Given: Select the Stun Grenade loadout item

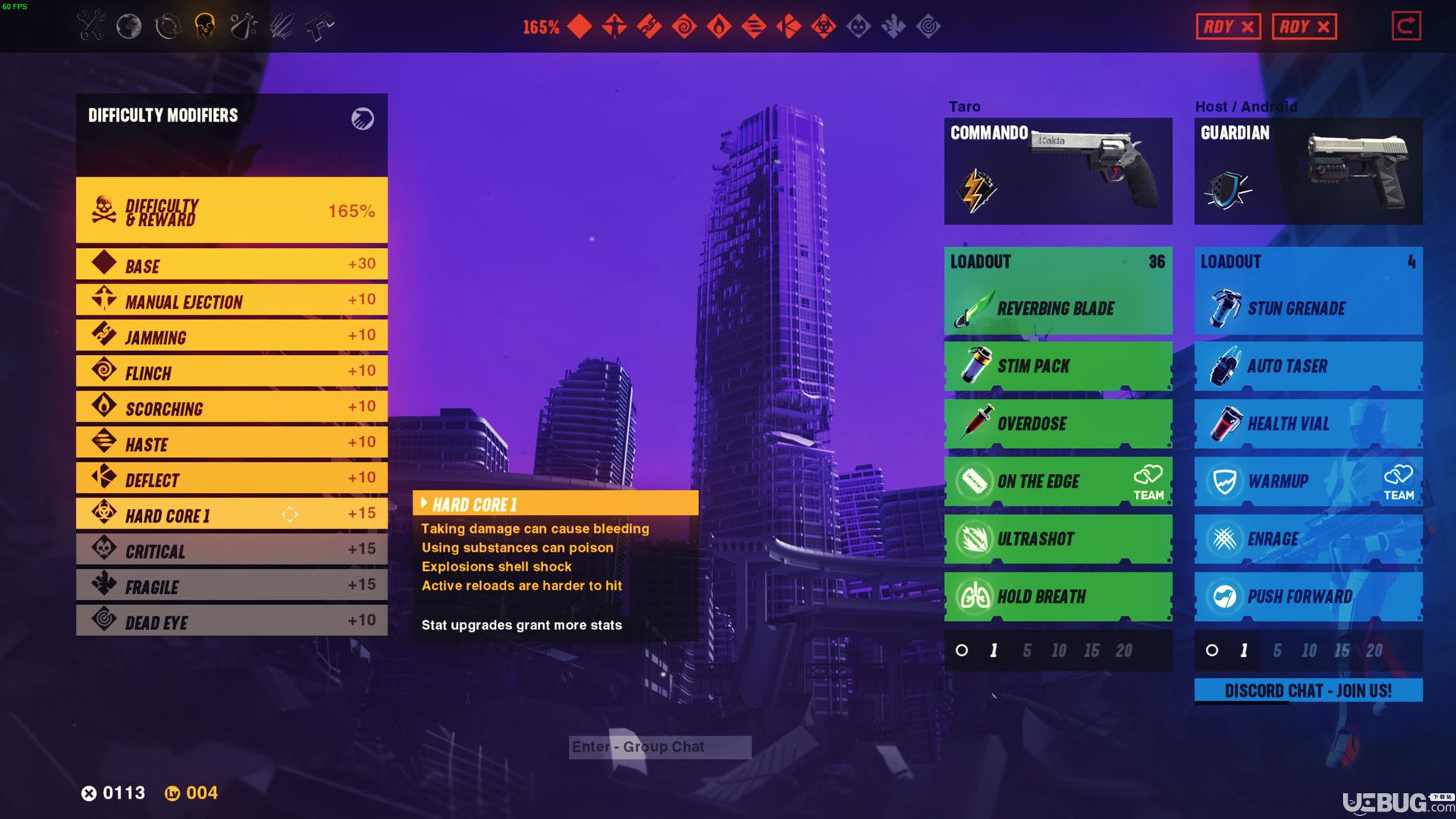Looking at the screenshot, I should pos(1307,308).
